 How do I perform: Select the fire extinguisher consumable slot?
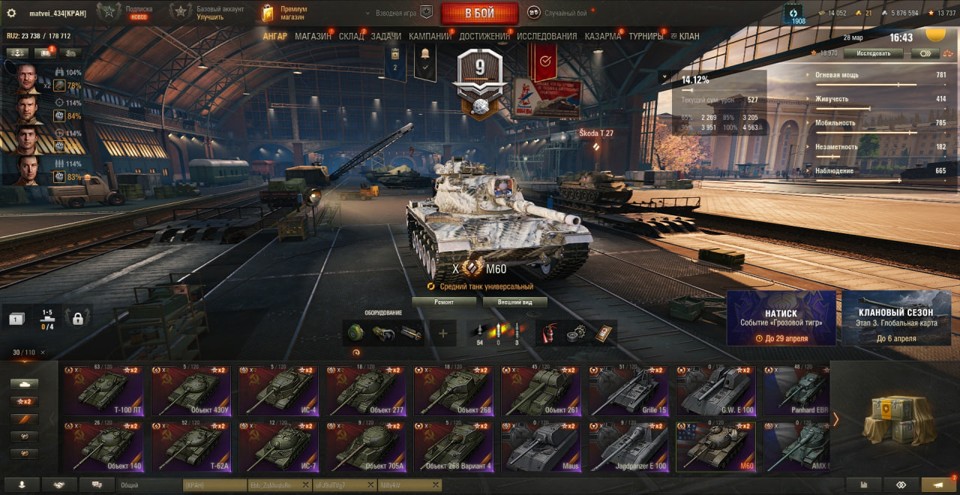click(549, 333)
